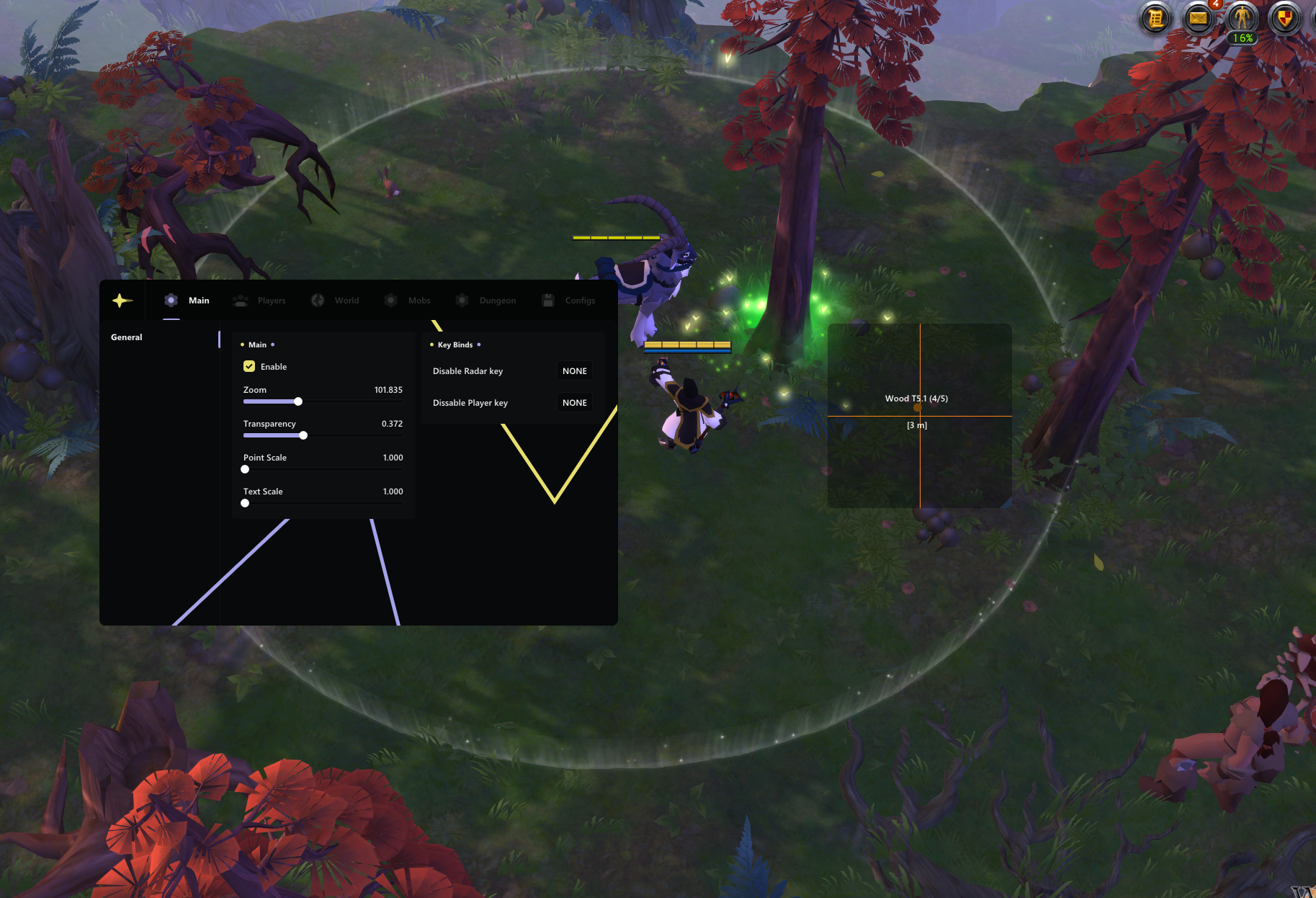Open the Configs tab
Viewport: 1316px width, 898px height.
[x=569, y=301]
